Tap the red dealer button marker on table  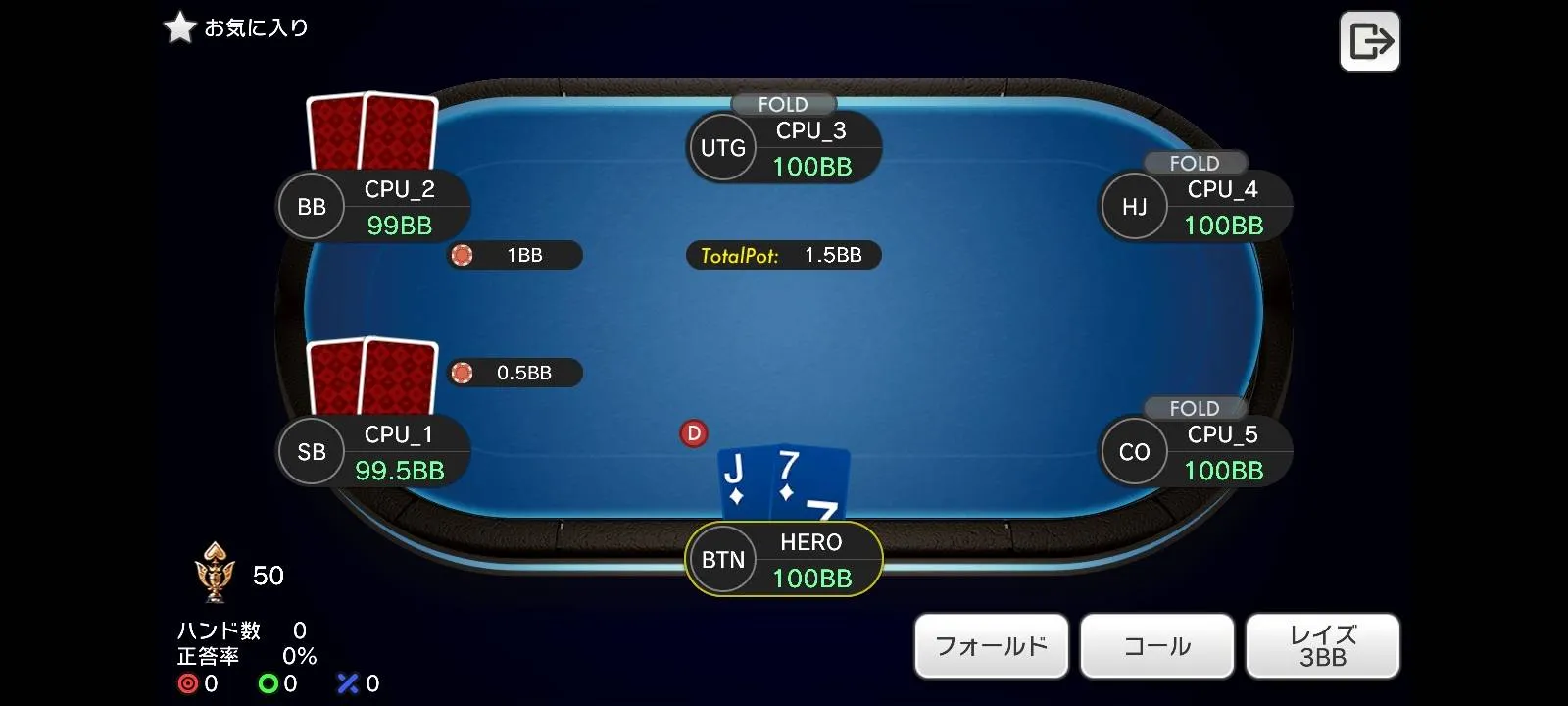click(x=694, y=432)
